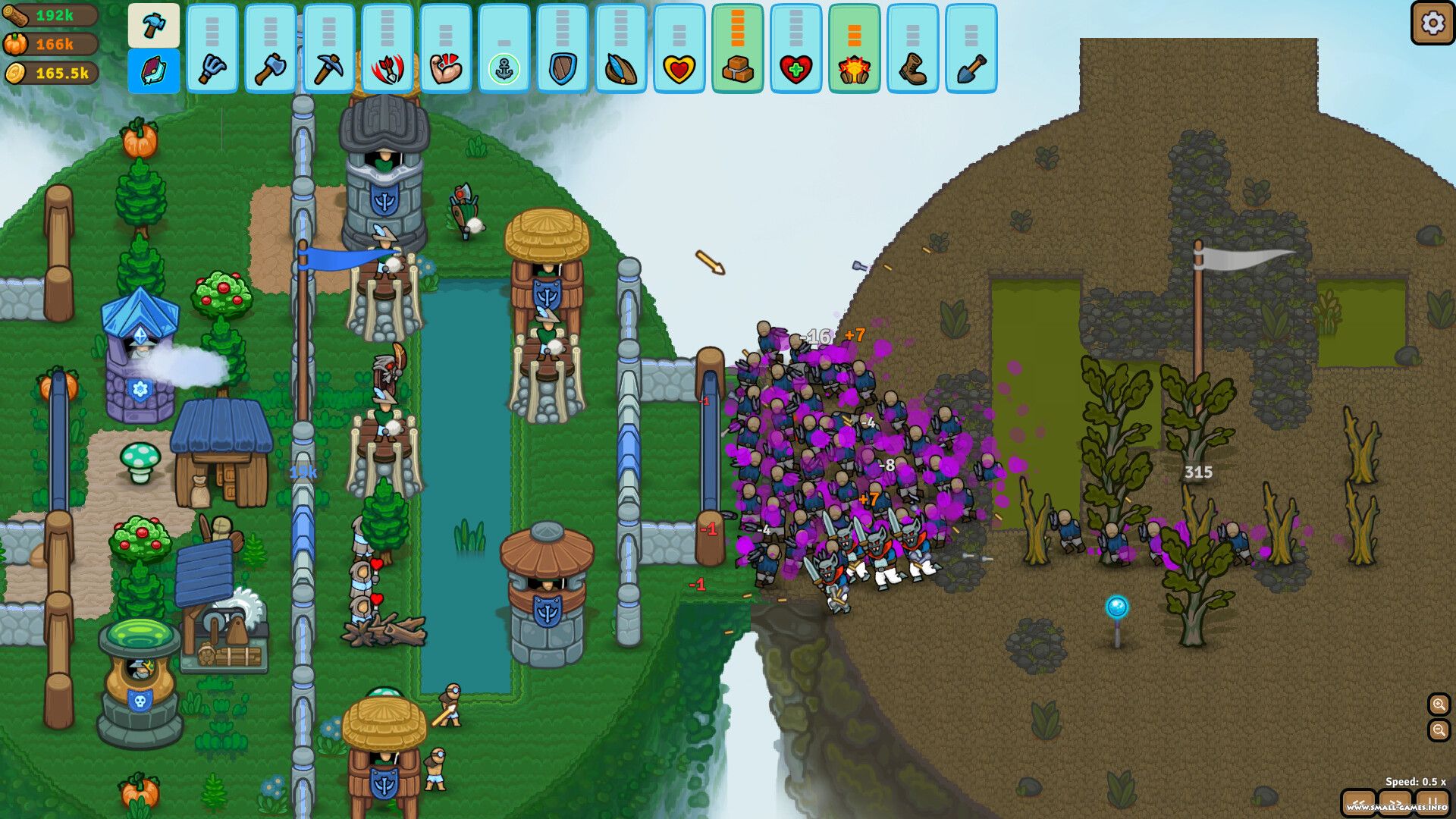Choose the pitchfork upgrade card
Viewport: 1456px width, 819px height.
[212, 49]
